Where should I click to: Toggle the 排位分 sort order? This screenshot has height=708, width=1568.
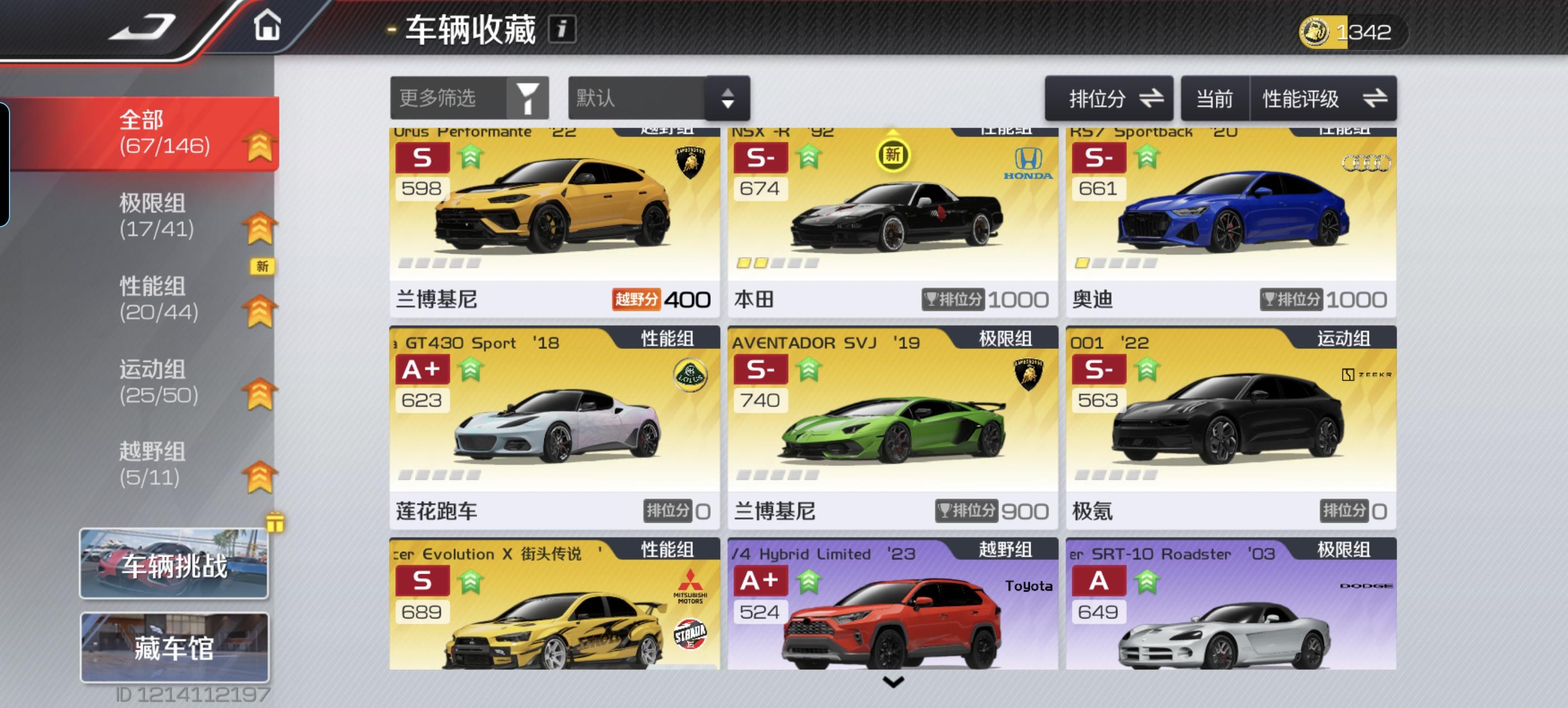(1108, 97)
